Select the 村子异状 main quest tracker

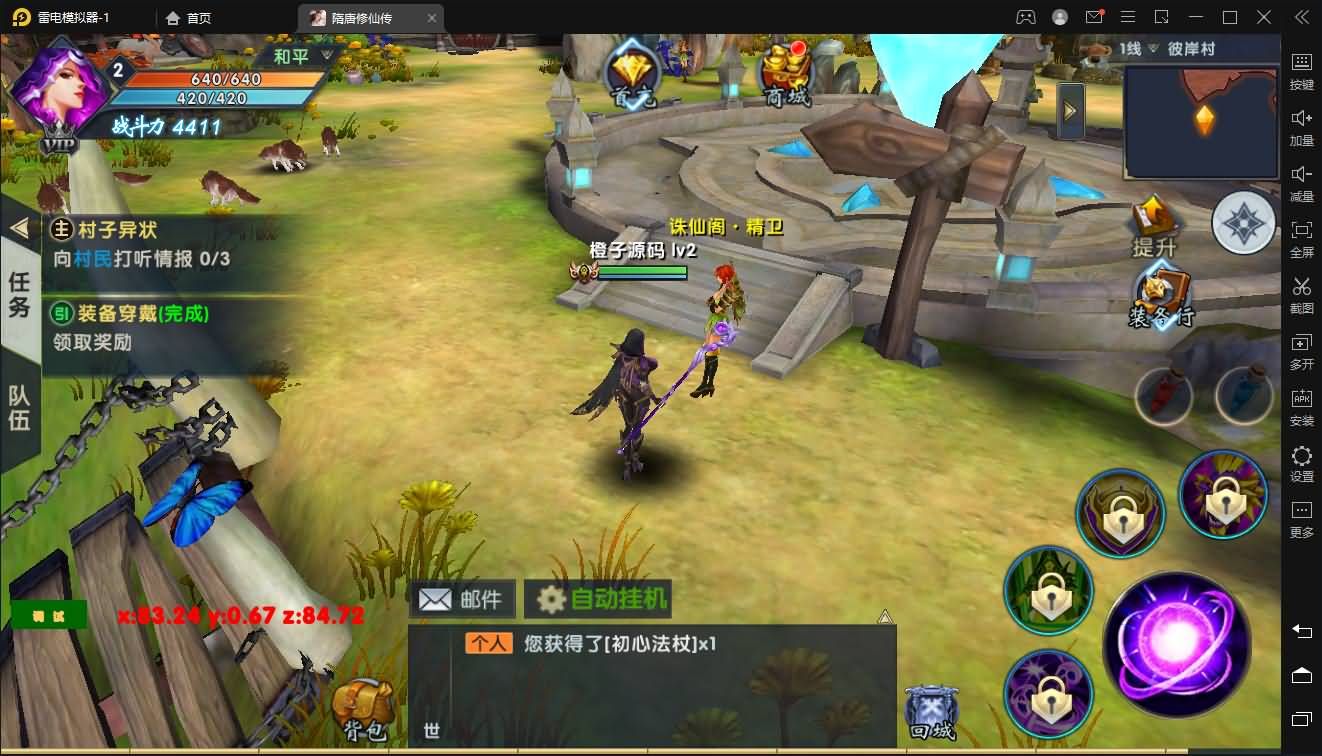150,244
